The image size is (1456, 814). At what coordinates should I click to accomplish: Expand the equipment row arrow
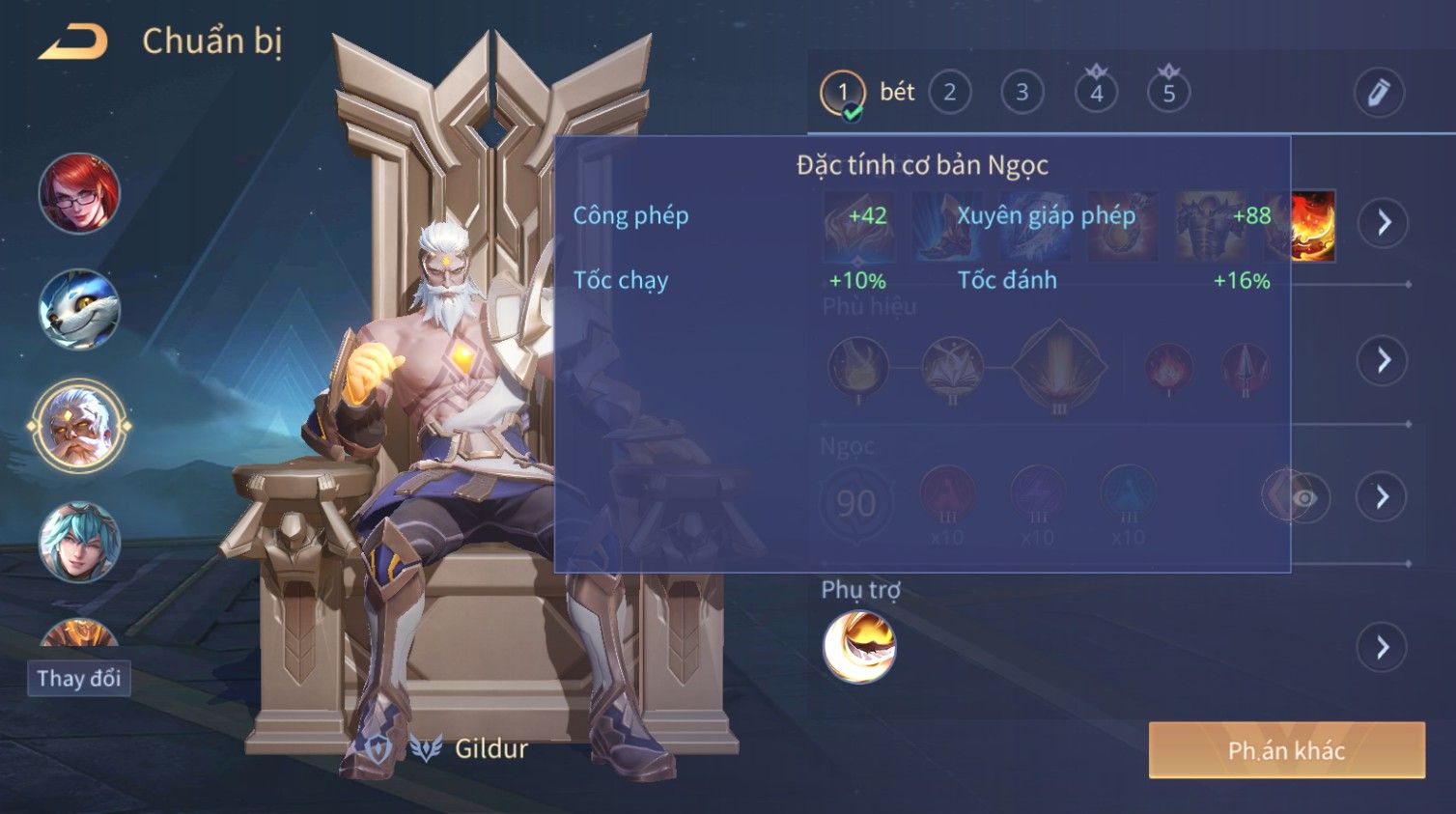tap(1384, 223)
